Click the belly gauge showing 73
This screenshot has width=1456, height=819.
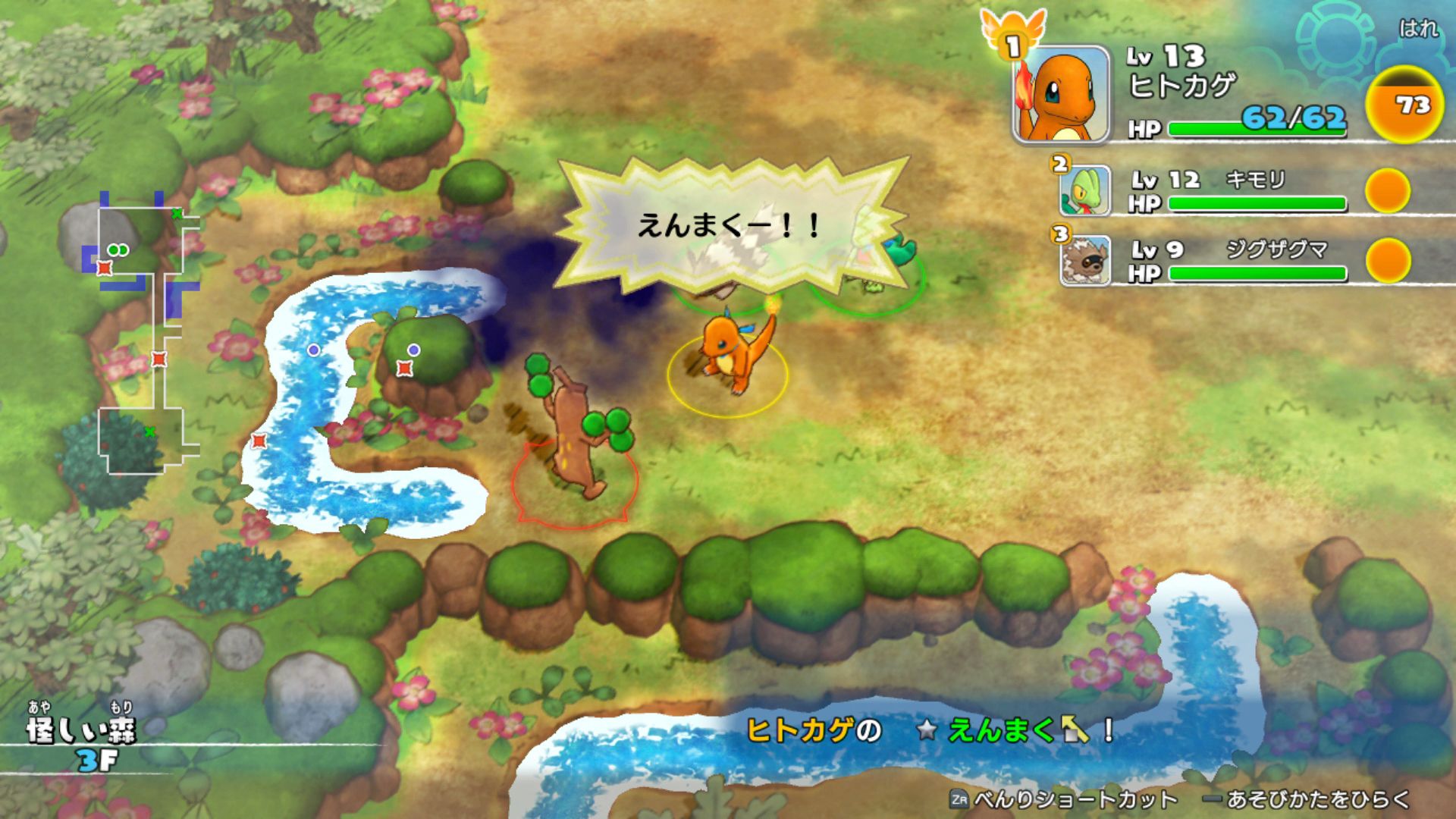point(1404,105)
